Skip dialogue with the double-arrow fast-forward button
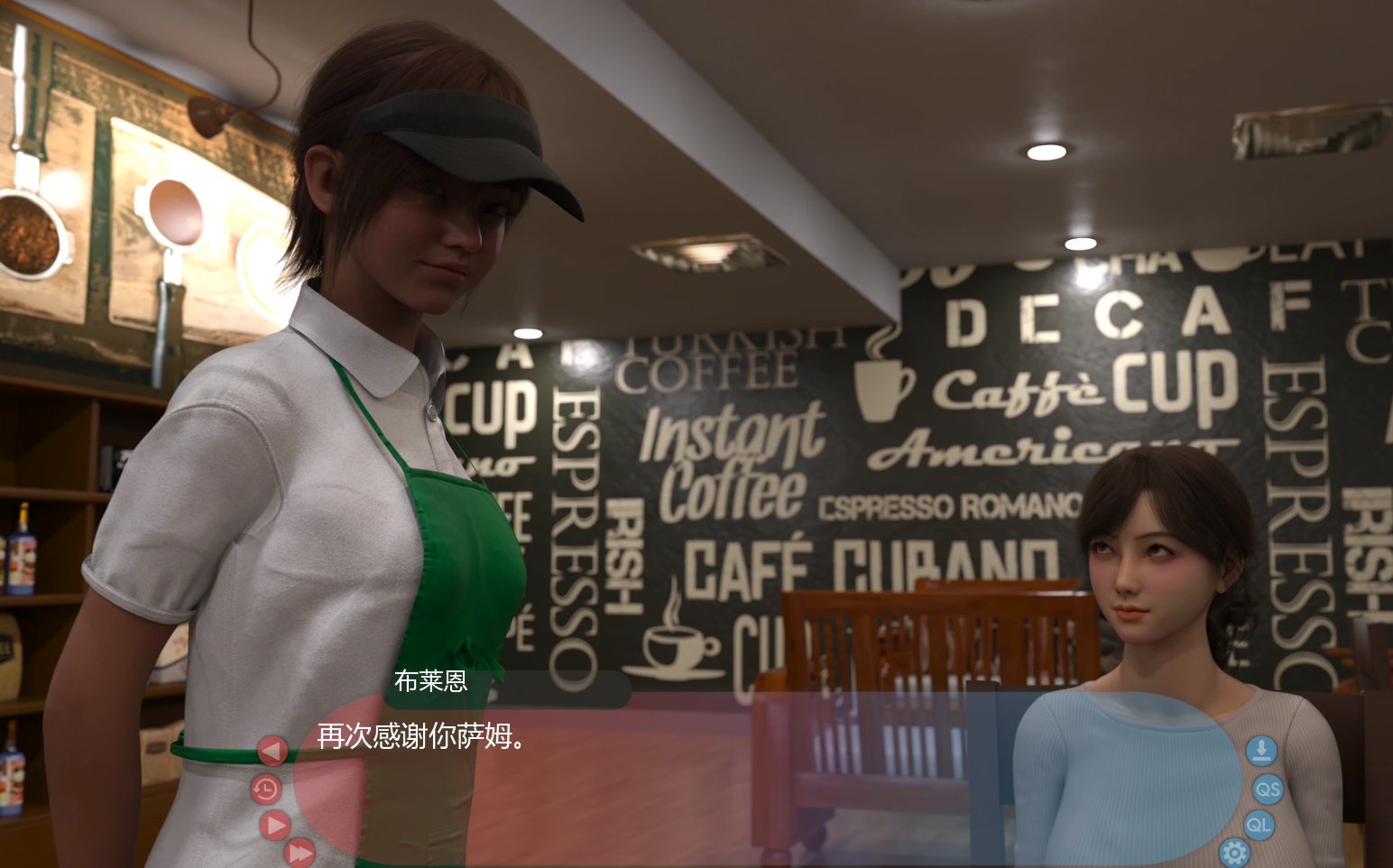The width and height of the screenshot is (1393, 868). [x=300, y=852]
